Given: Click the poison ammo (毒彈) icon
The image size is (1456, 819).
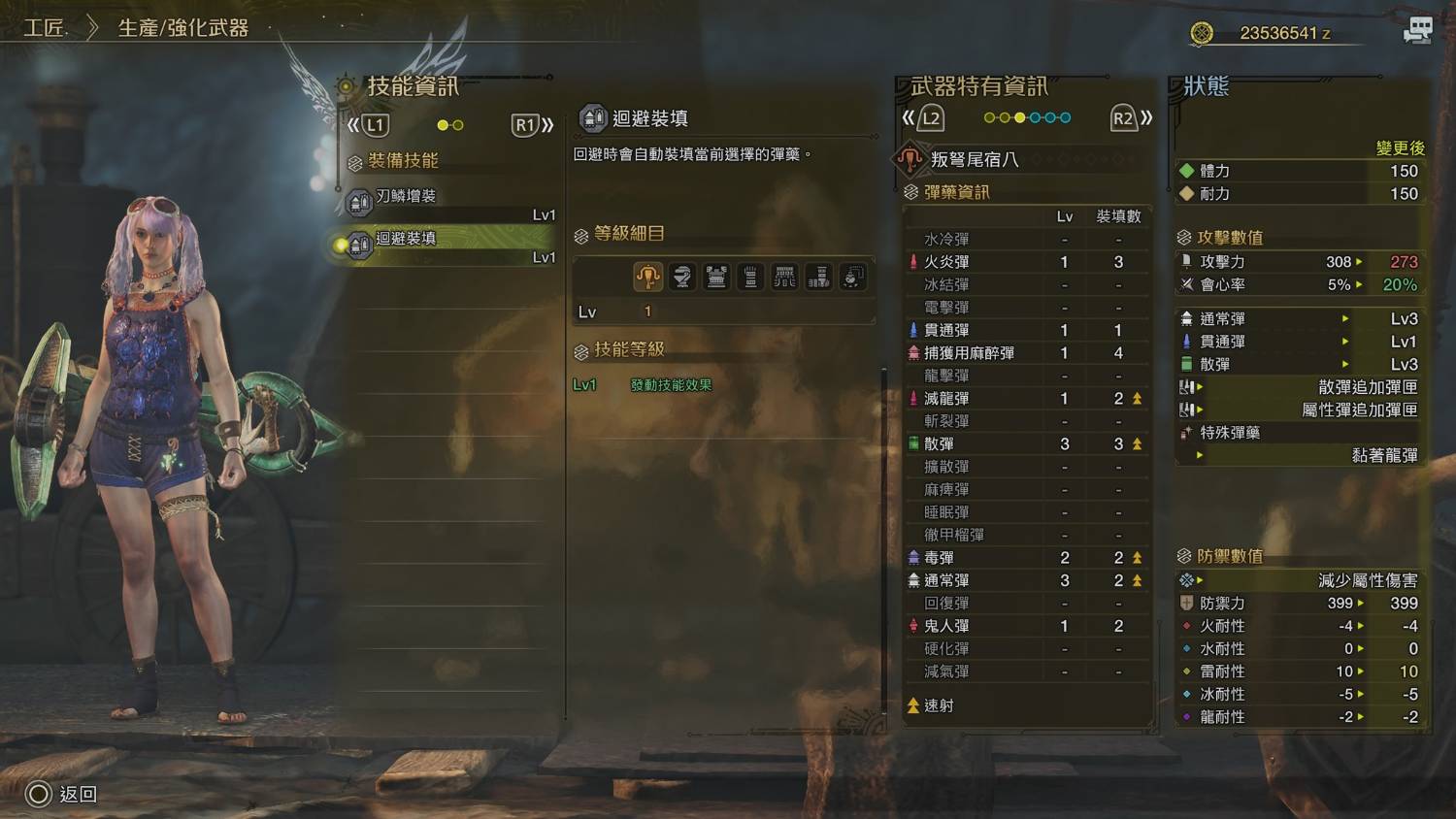Looking at the screenshot, I should click(913, 557).
